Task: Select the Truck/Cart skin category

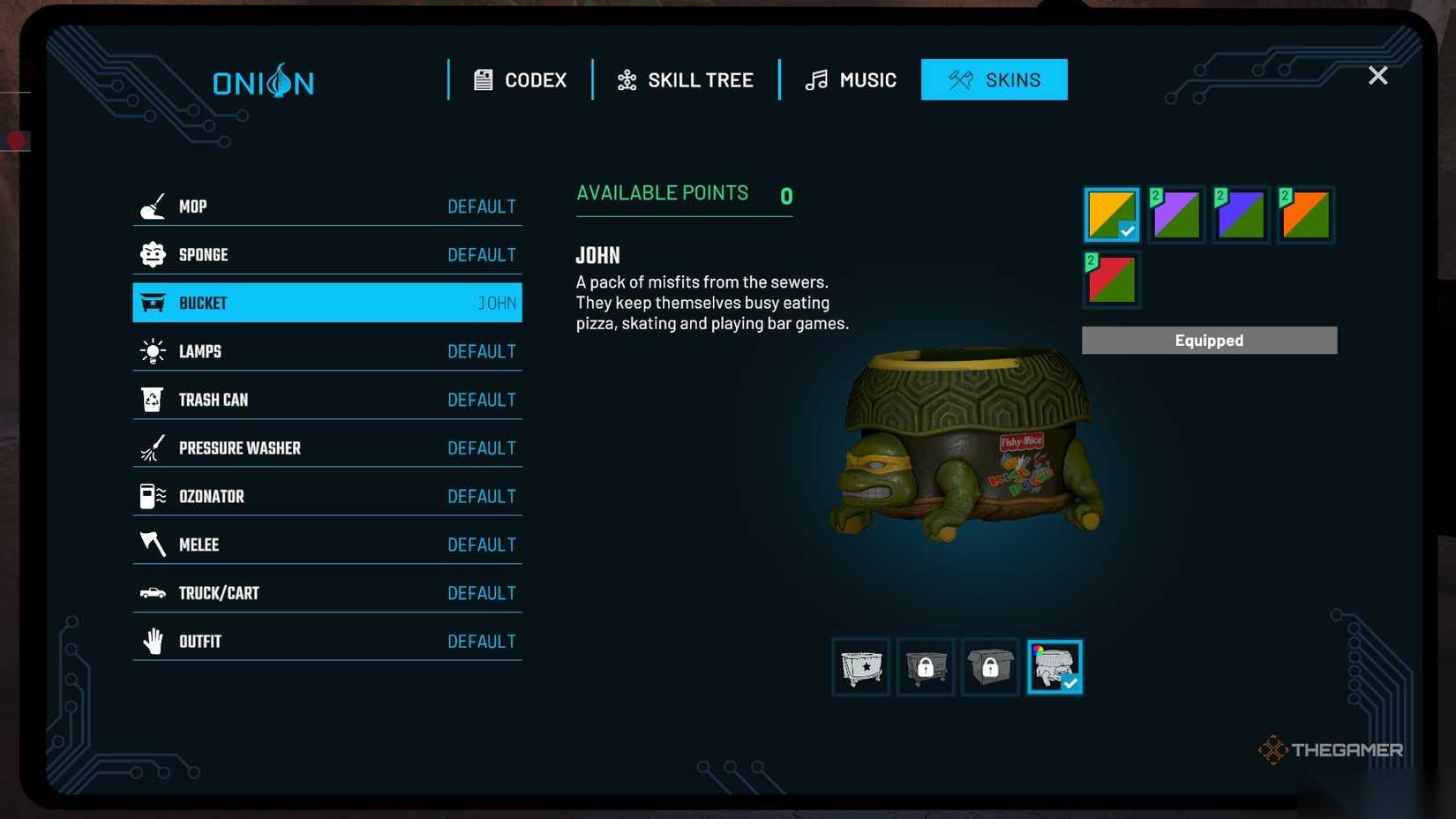Action: click(x=326, y=593)
